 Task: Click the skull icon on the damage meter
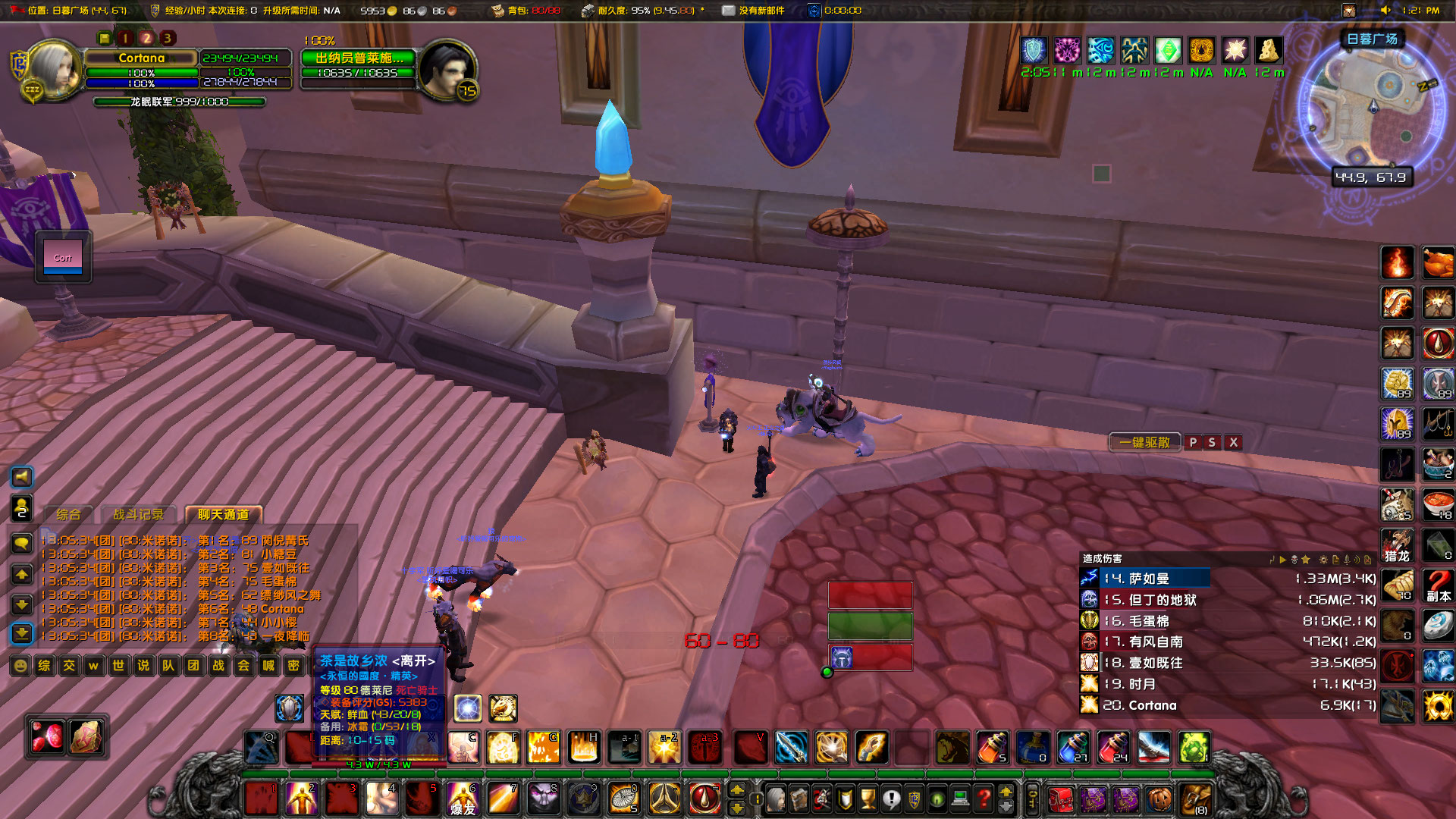pyautogui.click(x=1294, y=559)
